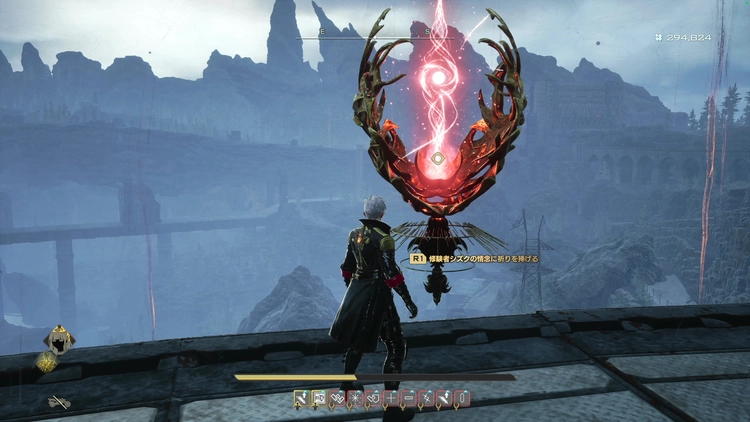750x422 pixels.
Task: Use the golden glowing item slot
Action: 47,364
